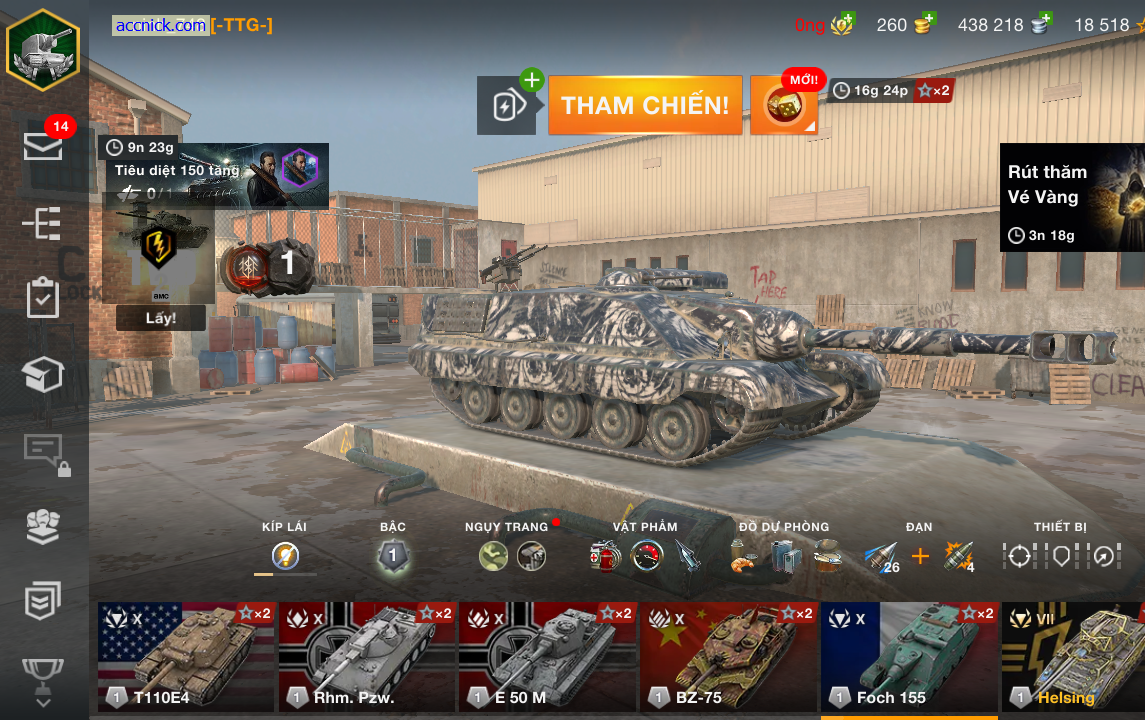Open the store box icon

[44, 374]
